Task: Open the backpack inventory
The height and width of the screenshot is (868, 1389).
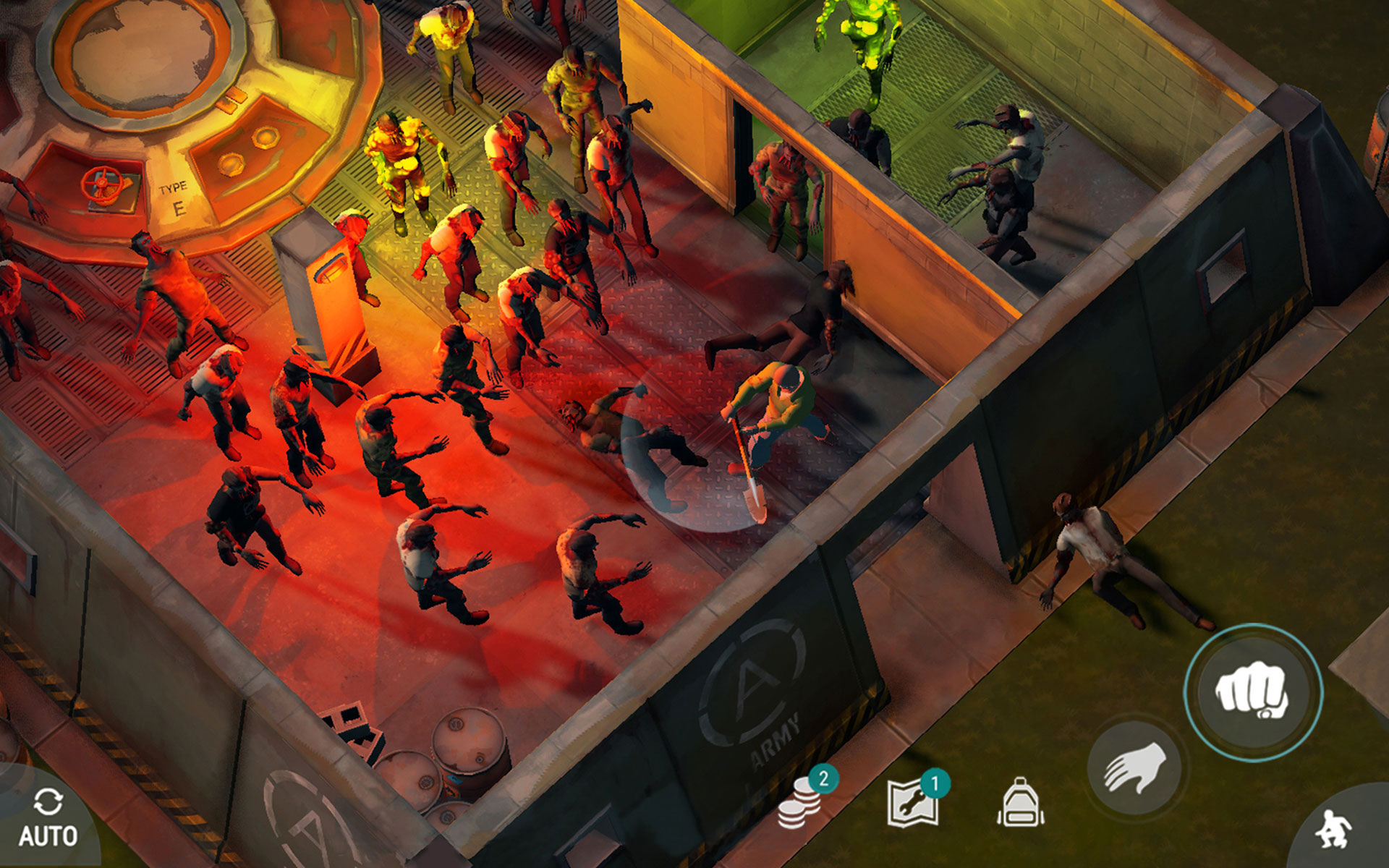Action: click(x=1020, y=802)
